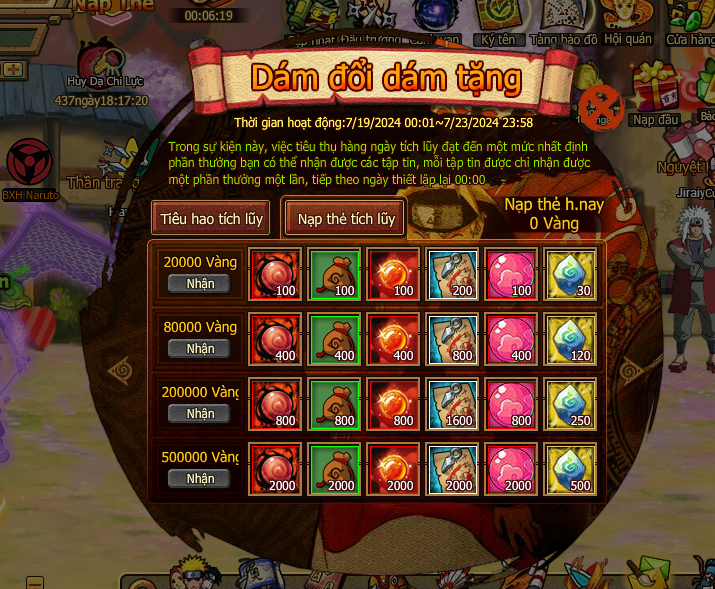Claim the 20000 Vàng reward with Nhận
Viewport: 715px width, 589px height.
click(200, 284)
